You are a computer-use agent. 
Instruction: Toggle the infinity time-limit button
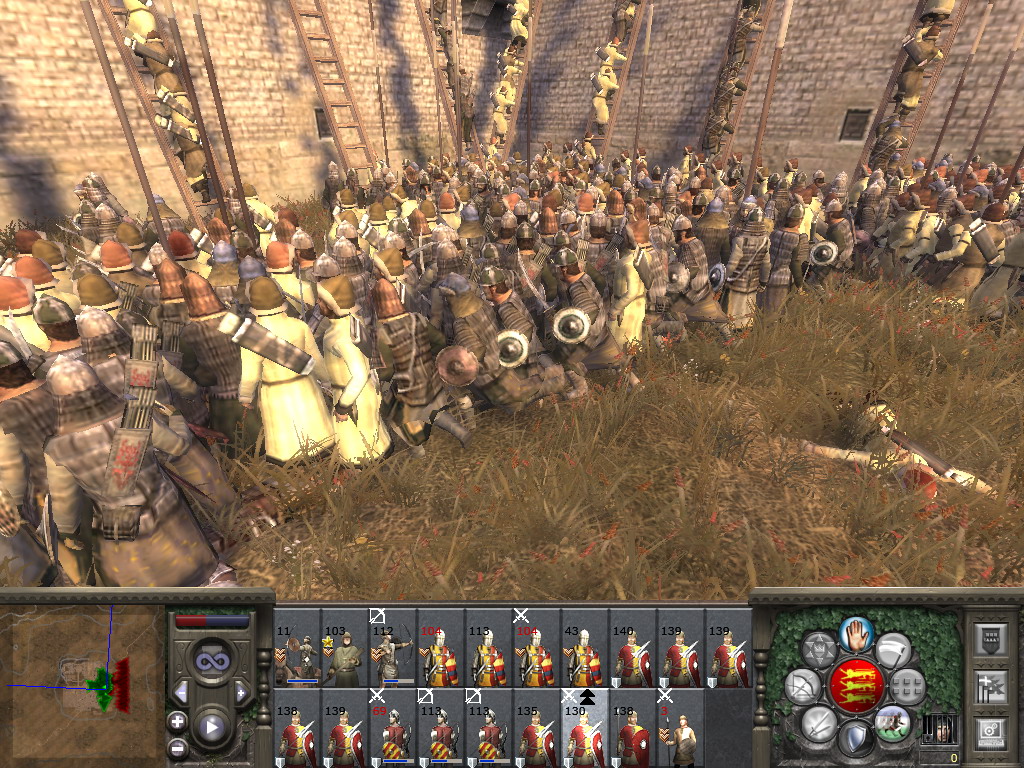pyautogui.click(x=211, y=661)
